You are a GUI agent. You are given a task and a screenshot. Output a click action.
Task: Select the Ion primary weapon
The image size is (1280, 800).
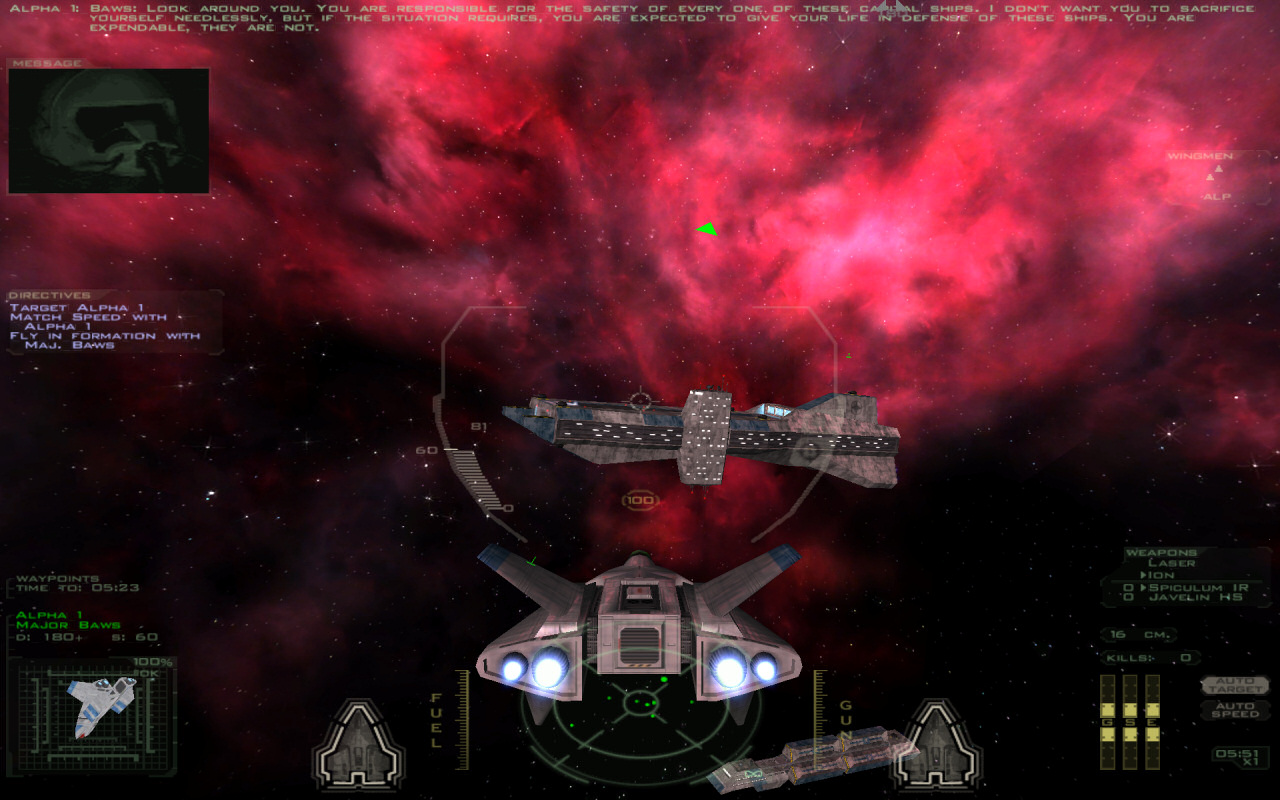click(1160, 575)
